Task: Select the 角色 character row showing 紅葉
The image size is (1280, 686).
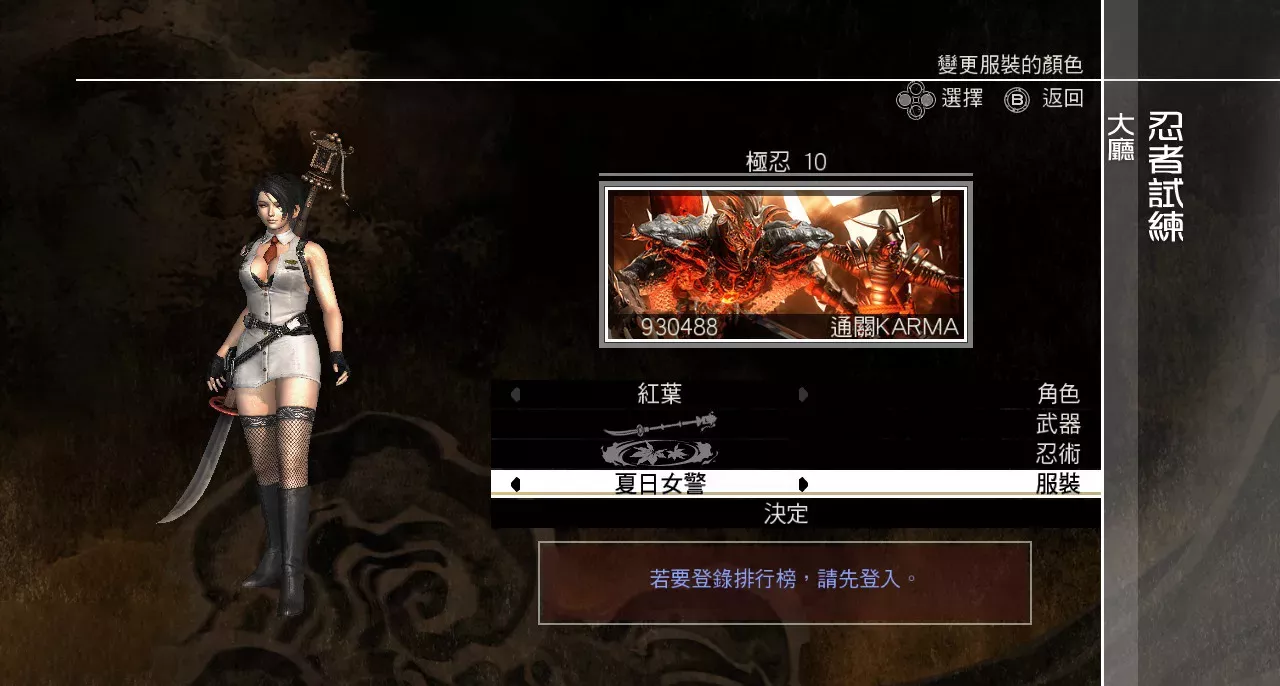Action: click(x=795, y=395)
